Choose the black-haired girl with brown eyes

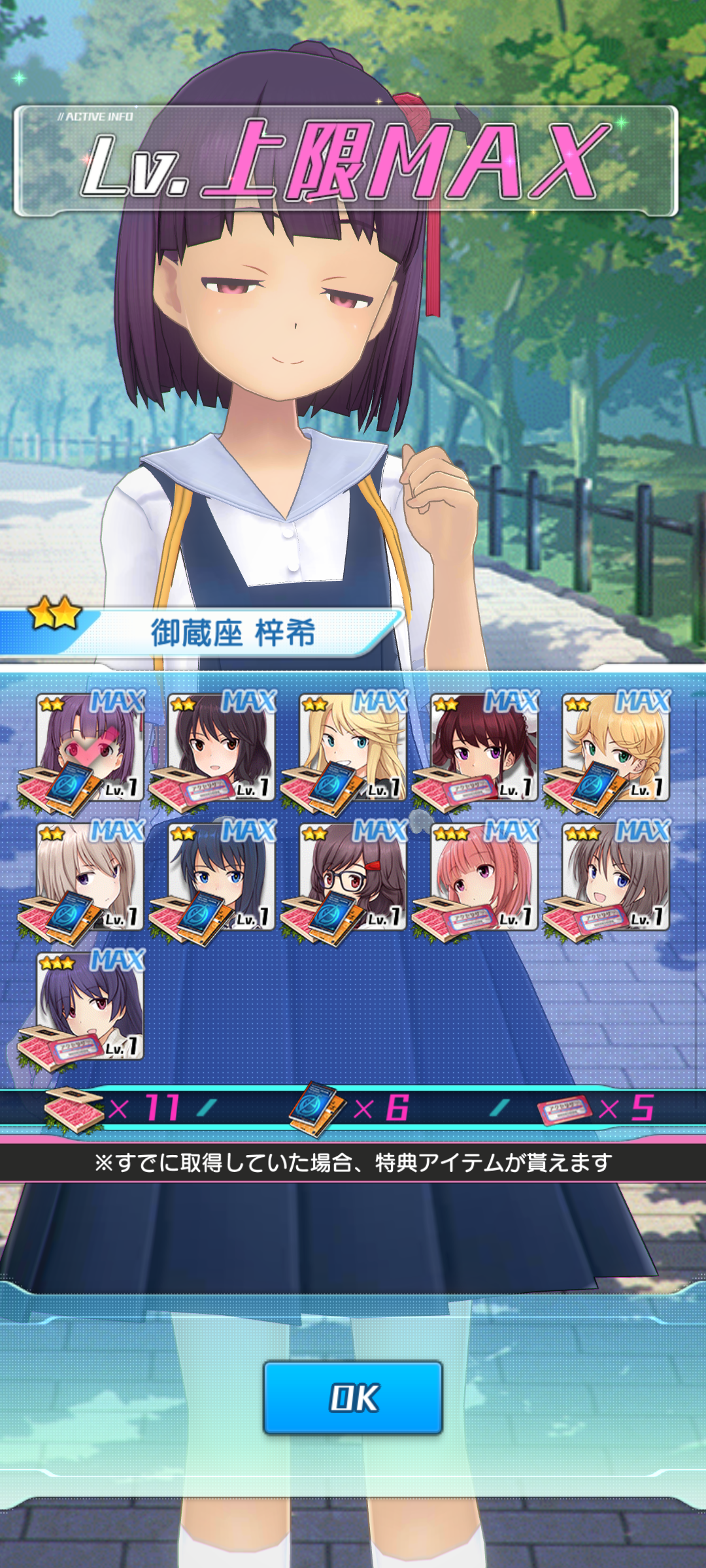click(x=222, y=747)
